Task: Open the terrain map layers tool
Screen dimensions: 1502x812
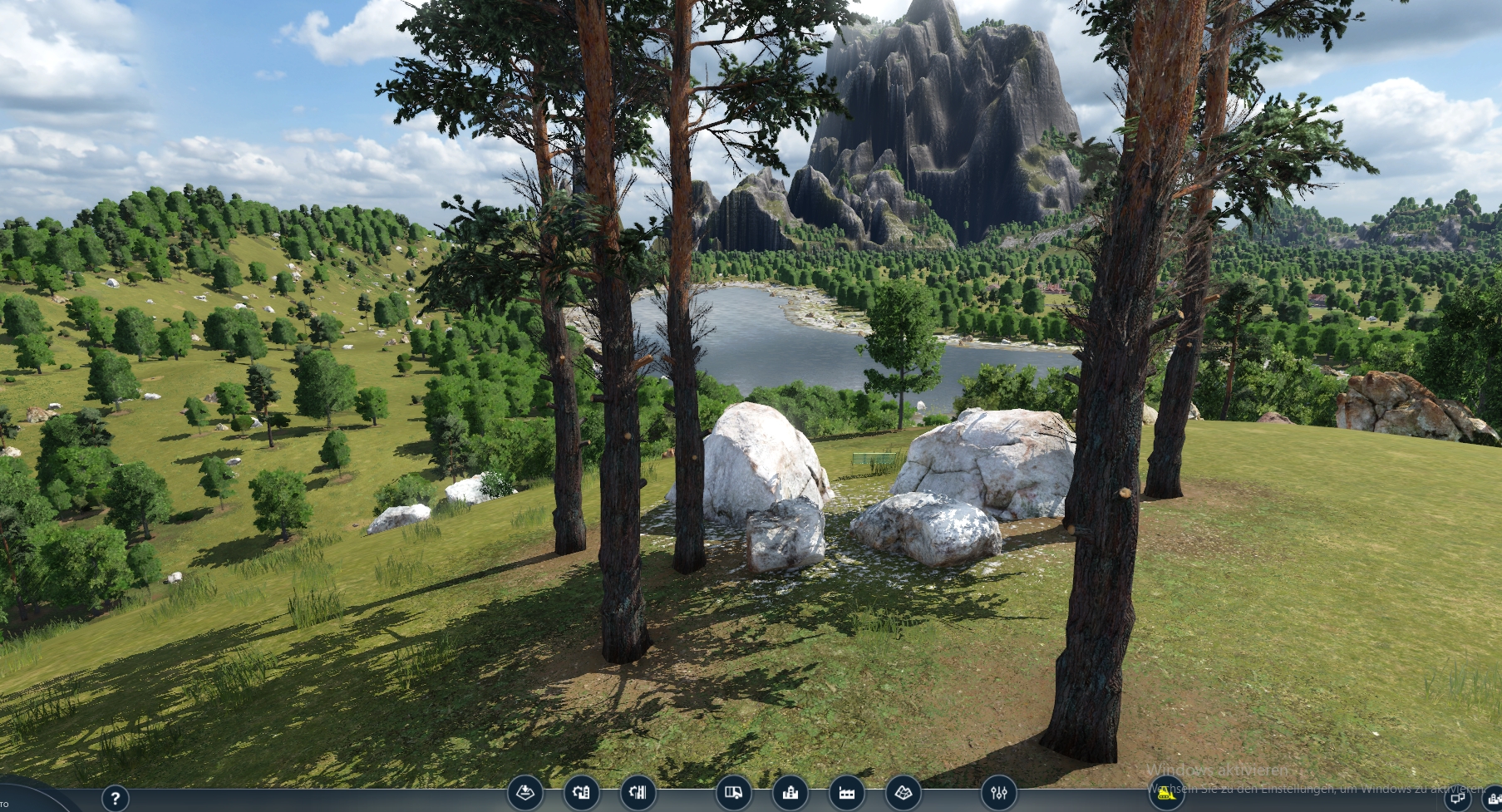Action: [x=903, y=793]
